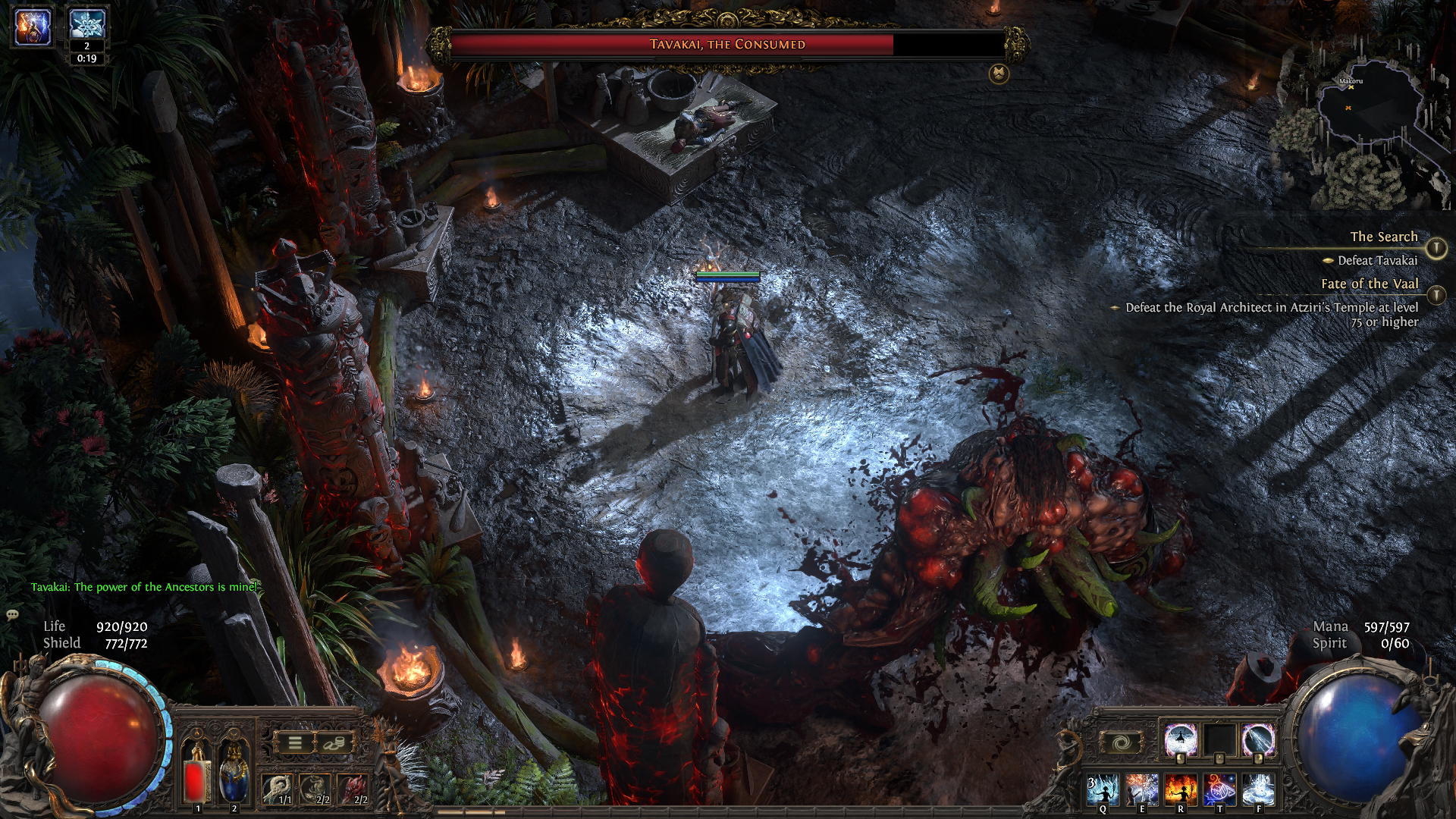Screen dimensions: 1456x819
Task: Activate the fire-and-frost skill bound to E
Action: (x=1141, y=790)
